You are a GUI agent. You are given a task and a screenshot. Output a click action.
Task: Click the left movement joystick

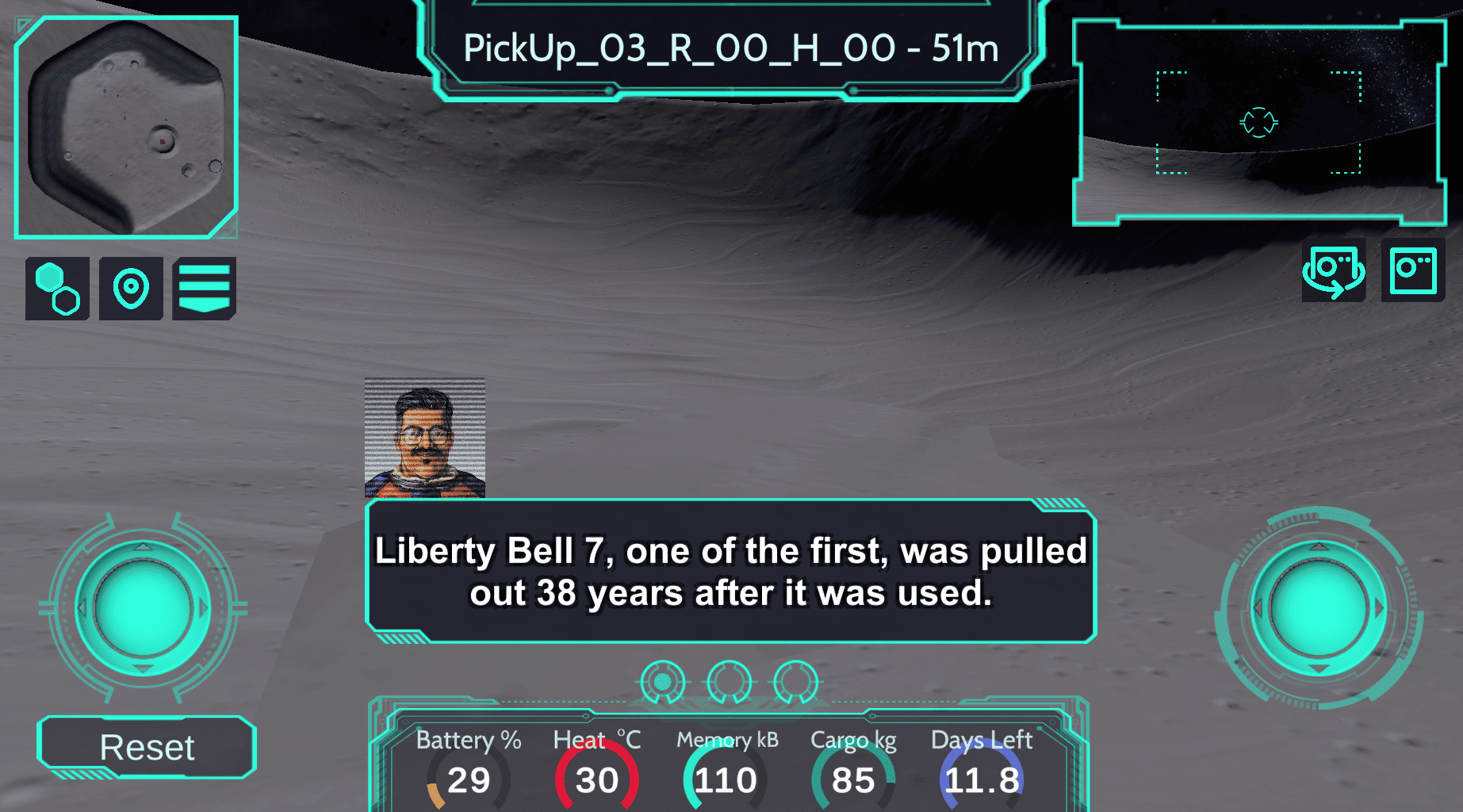point(143,608)
